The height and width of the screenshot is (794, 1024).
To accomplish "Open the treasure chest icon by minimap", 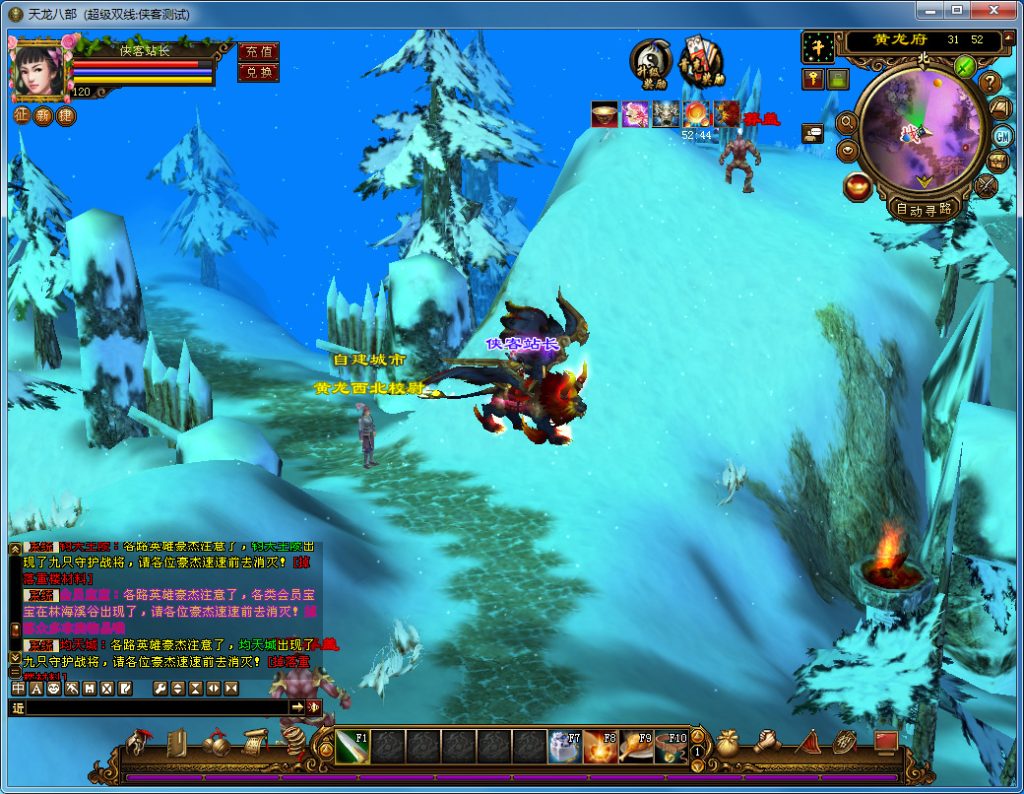I will coord(997,160).
